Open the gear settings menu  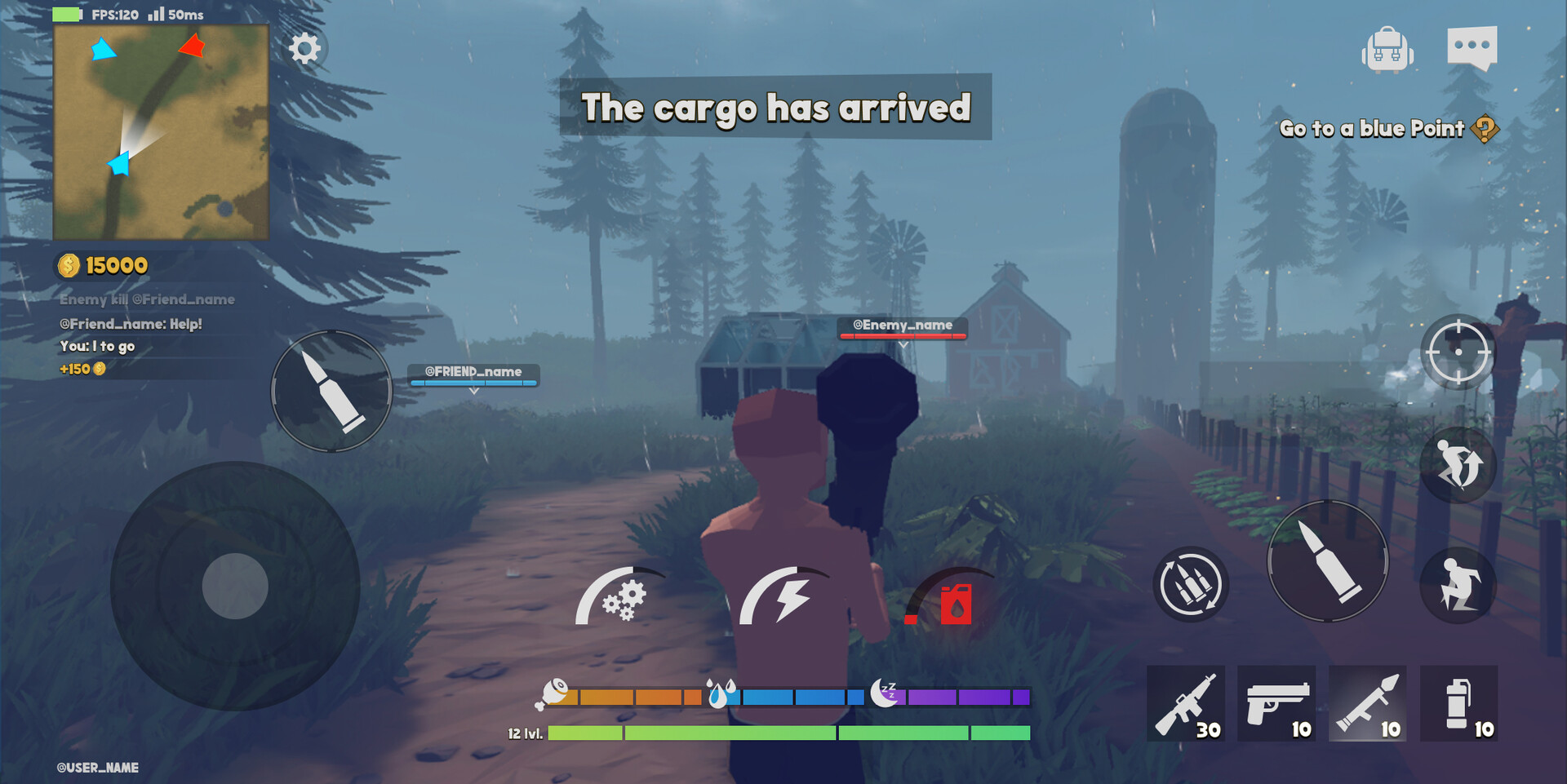(x=304, y=49)
